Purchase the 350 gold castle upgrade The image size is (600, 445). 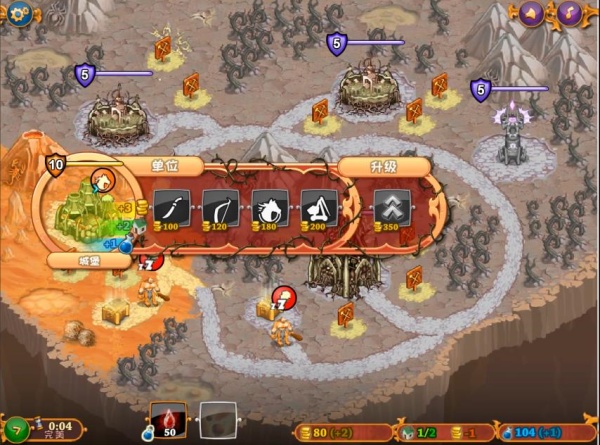click(x=391, y=206)
